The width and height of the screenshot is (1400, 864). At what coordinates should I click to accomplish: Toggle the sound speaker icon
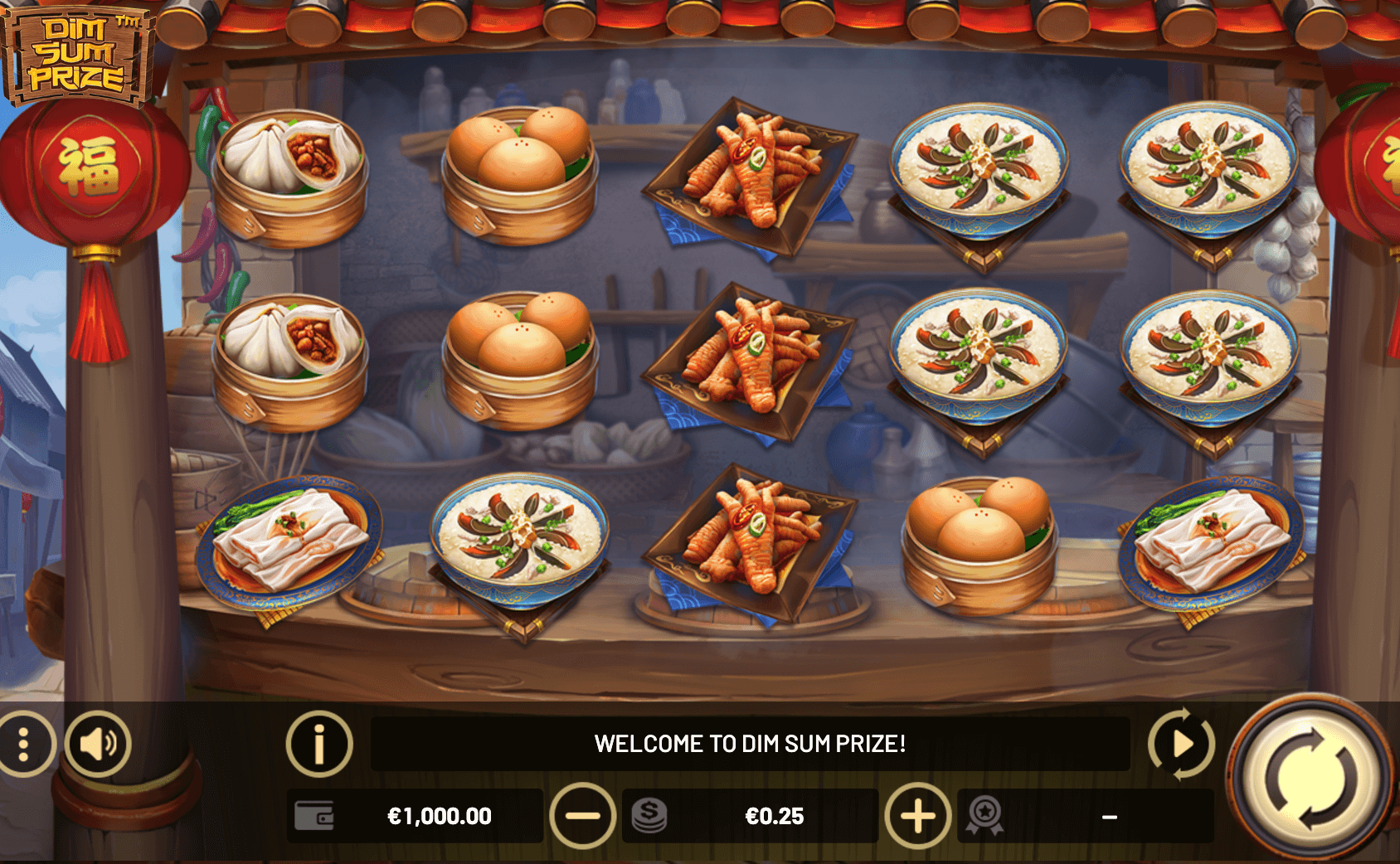(98, 744)
